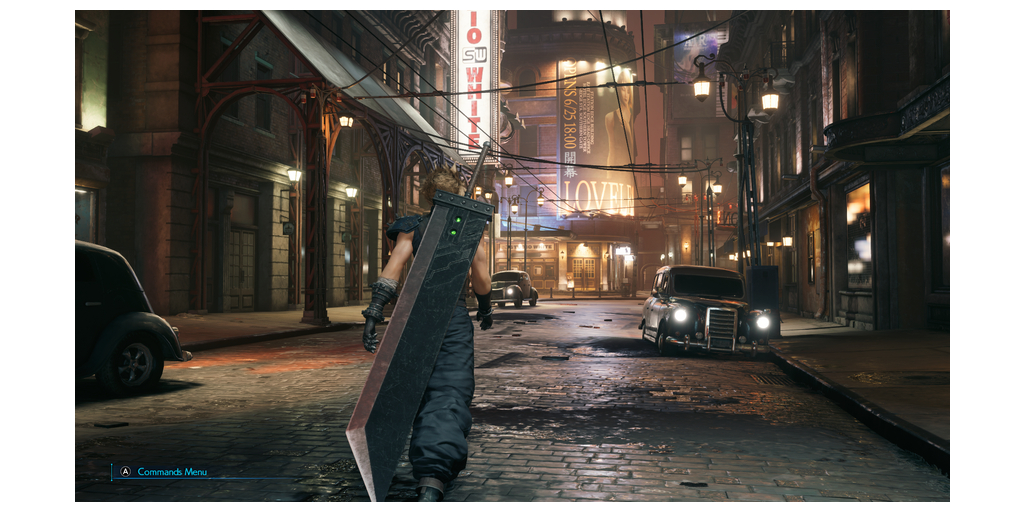This screenshot has width=1024, height=512.
Task: Open the Commands Menu
Action: click(165, 472)
